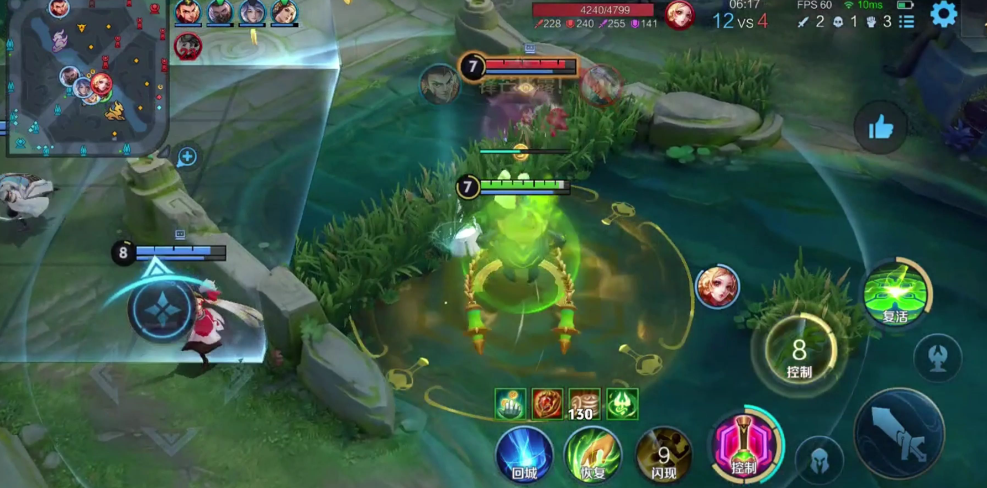
Task: Tap the tower-target attack button
Action: [937, 357]
